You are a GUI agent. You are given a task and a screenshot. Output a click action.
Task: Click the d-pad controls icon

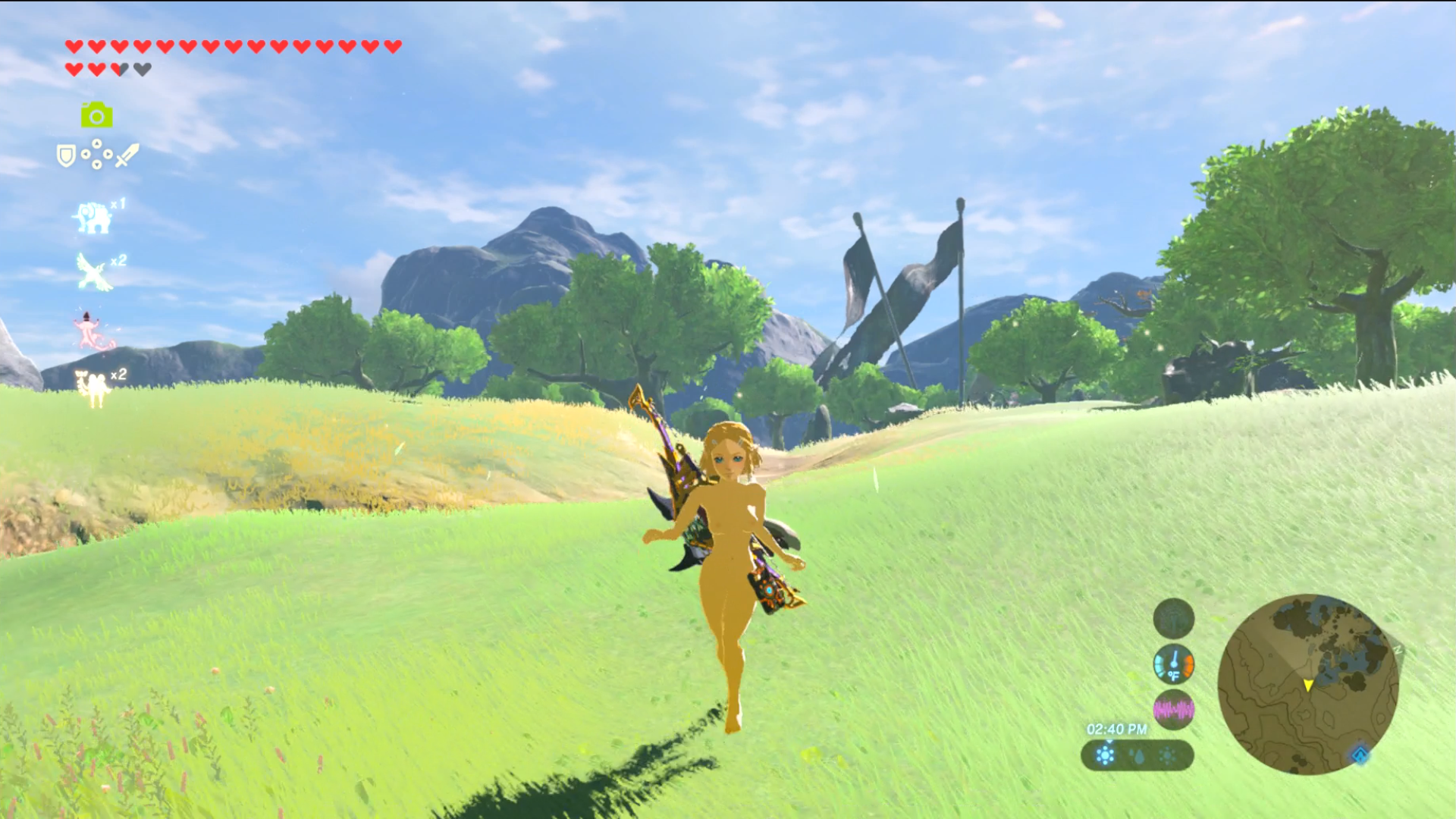(x=96, y=155)
